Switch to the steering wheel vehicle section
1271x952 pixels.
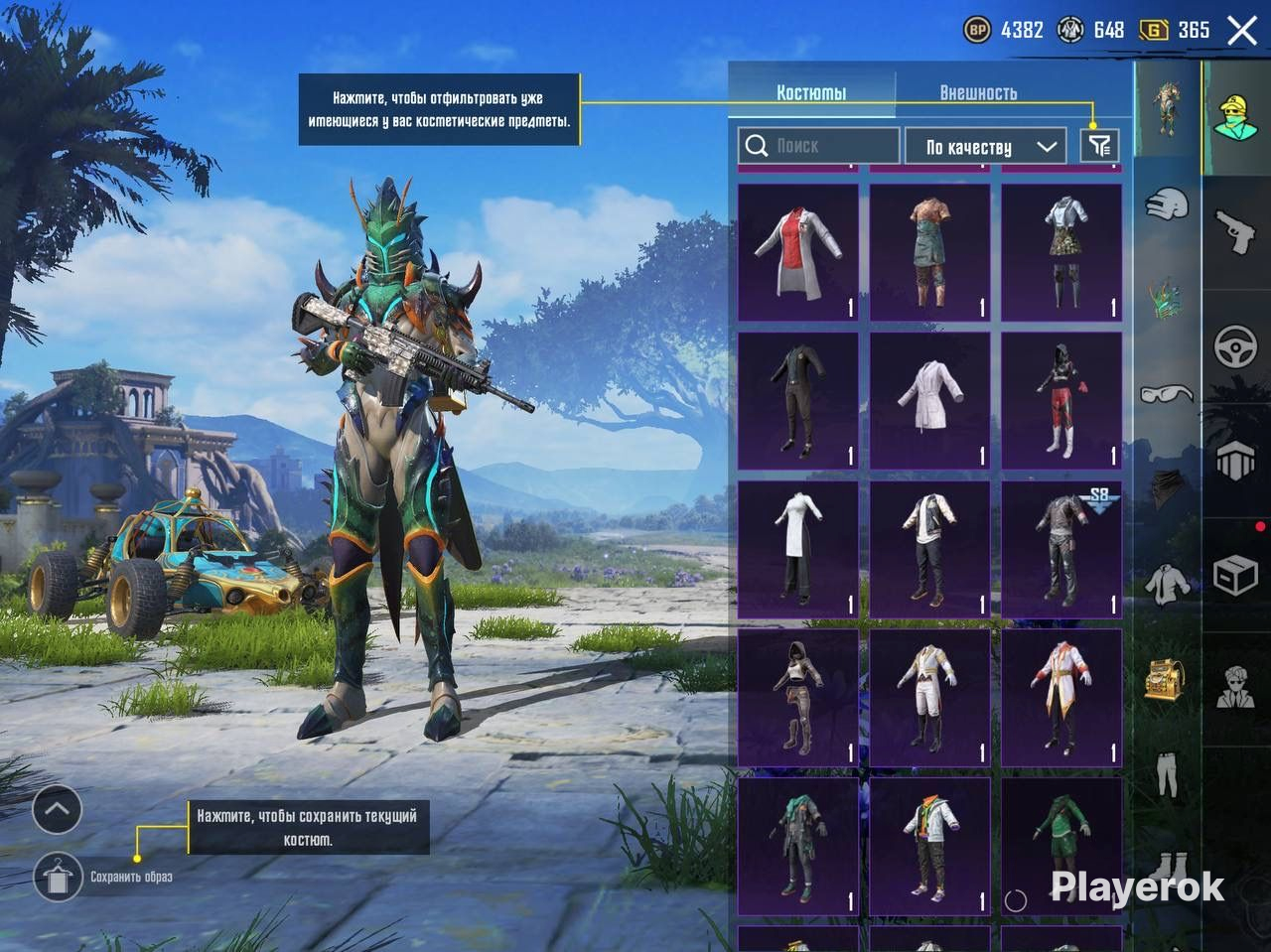coord(1236,347)
